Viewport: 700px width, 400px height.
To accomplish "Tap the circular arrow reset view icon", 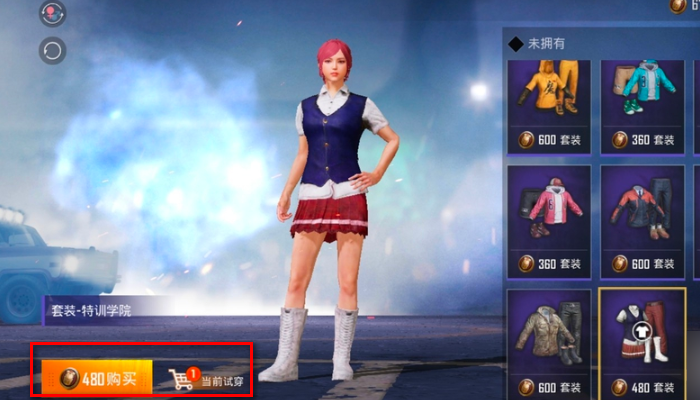I will [x=52, y=49].
